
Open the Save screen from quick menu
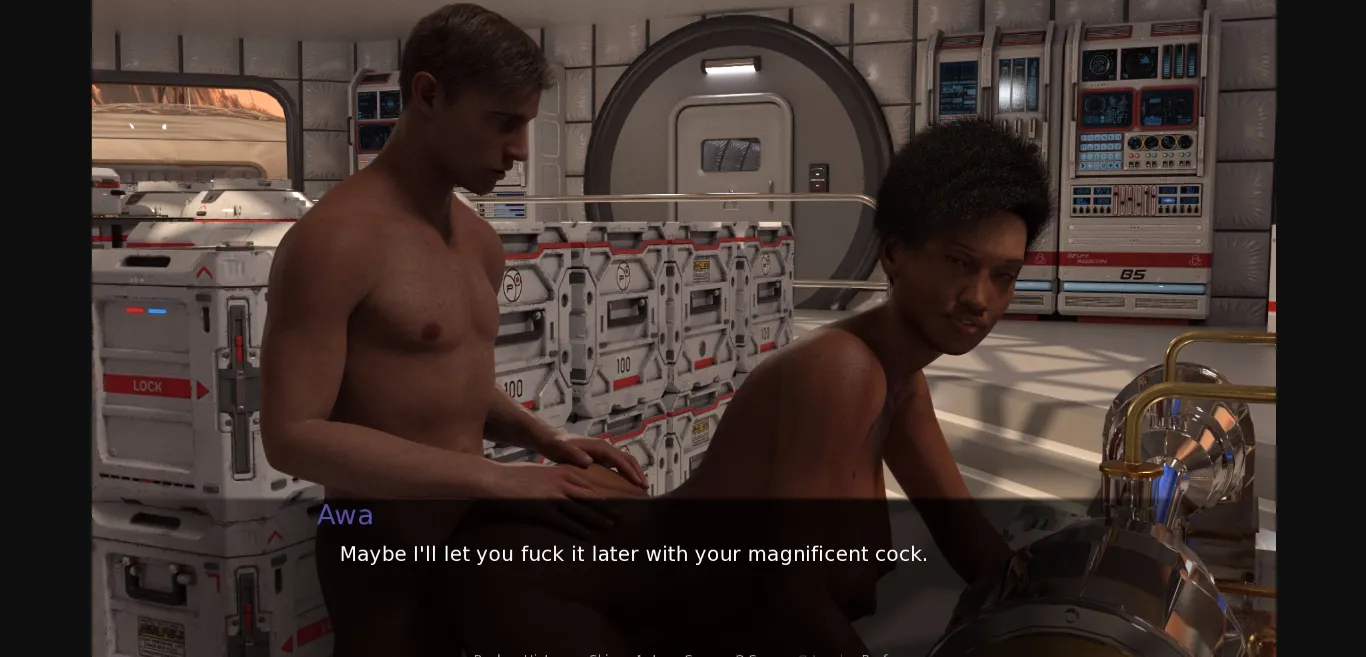coord(700,655)
